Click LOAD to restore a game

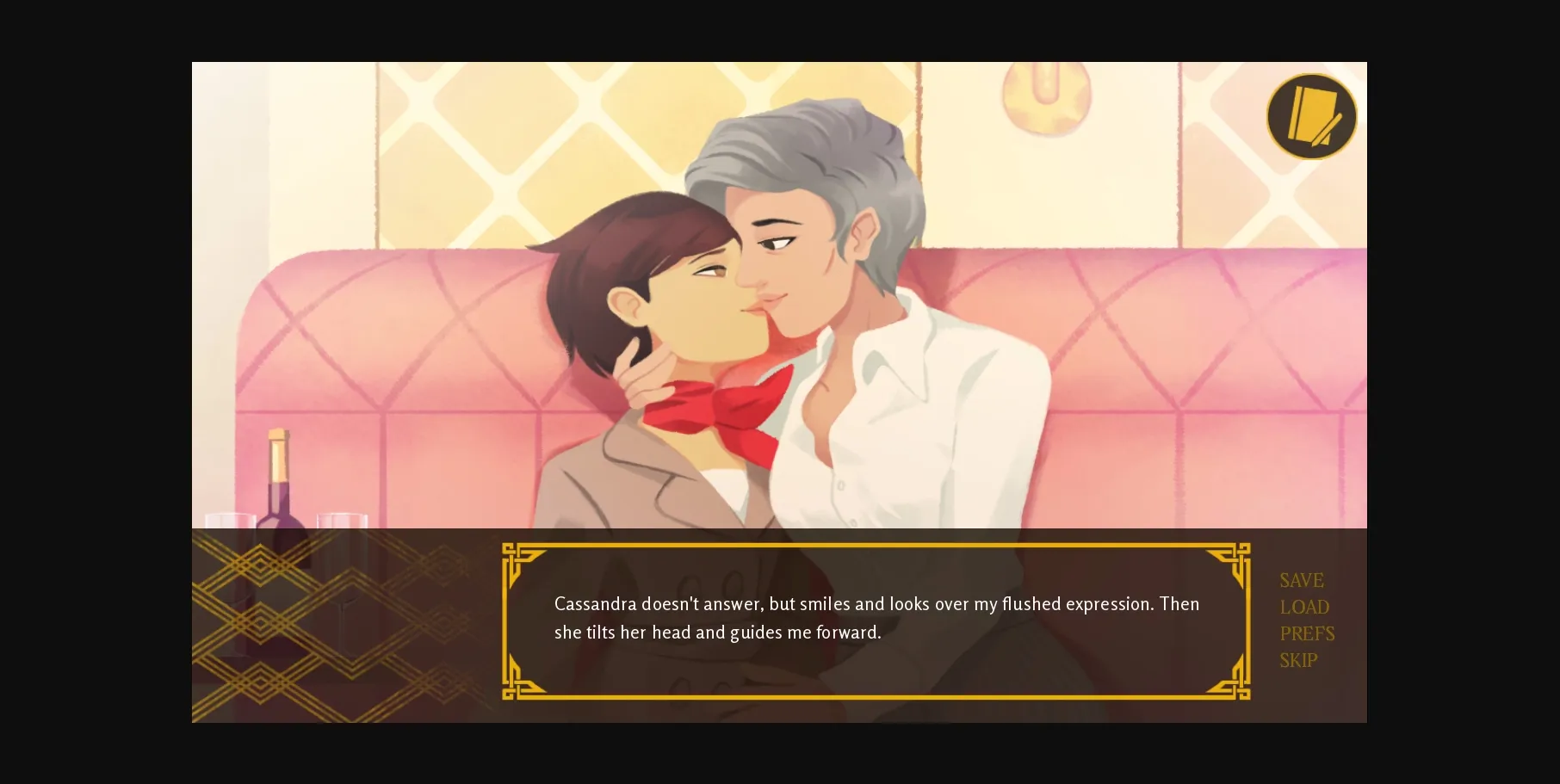coord(1303,607)
